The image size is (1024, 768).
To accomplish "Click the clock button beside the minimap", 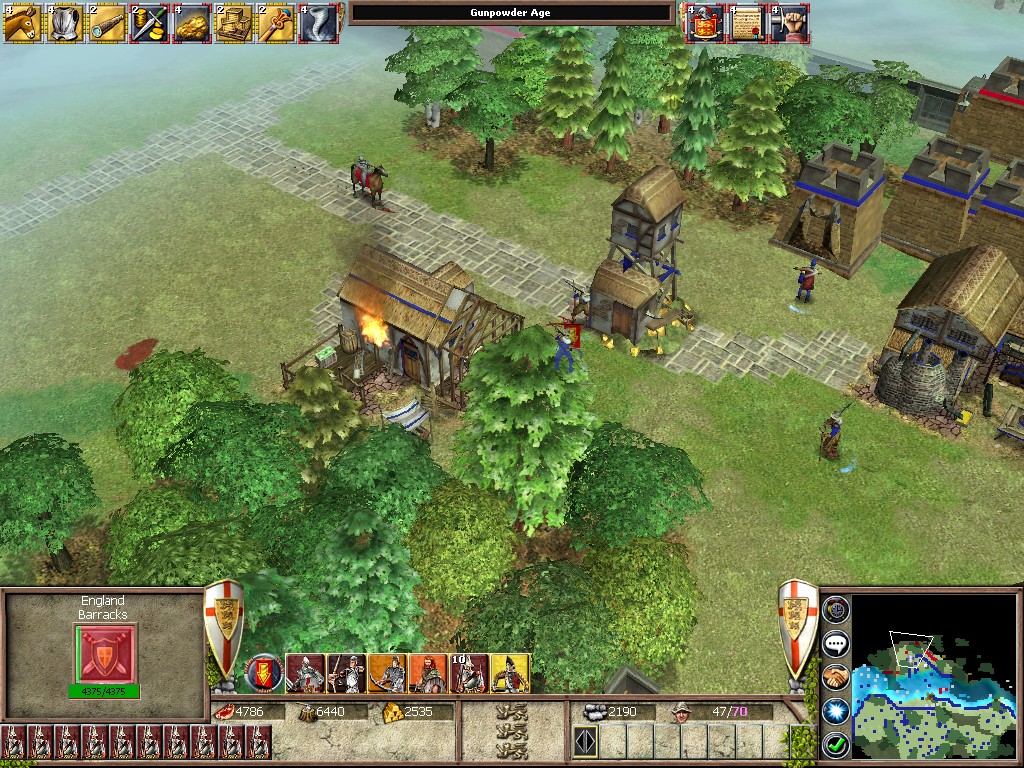I will [836, 609].
